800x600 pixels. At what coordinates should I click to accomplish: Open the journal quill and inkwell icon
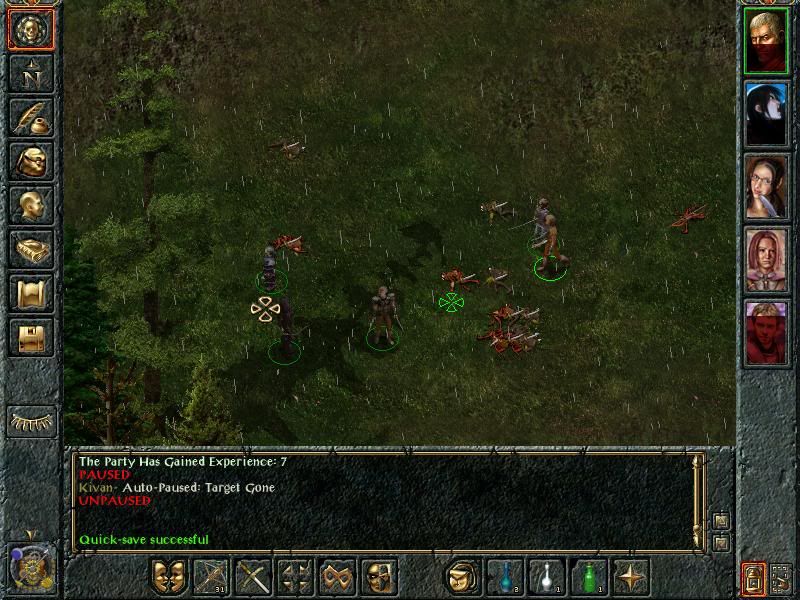click(x=31, y=117)
